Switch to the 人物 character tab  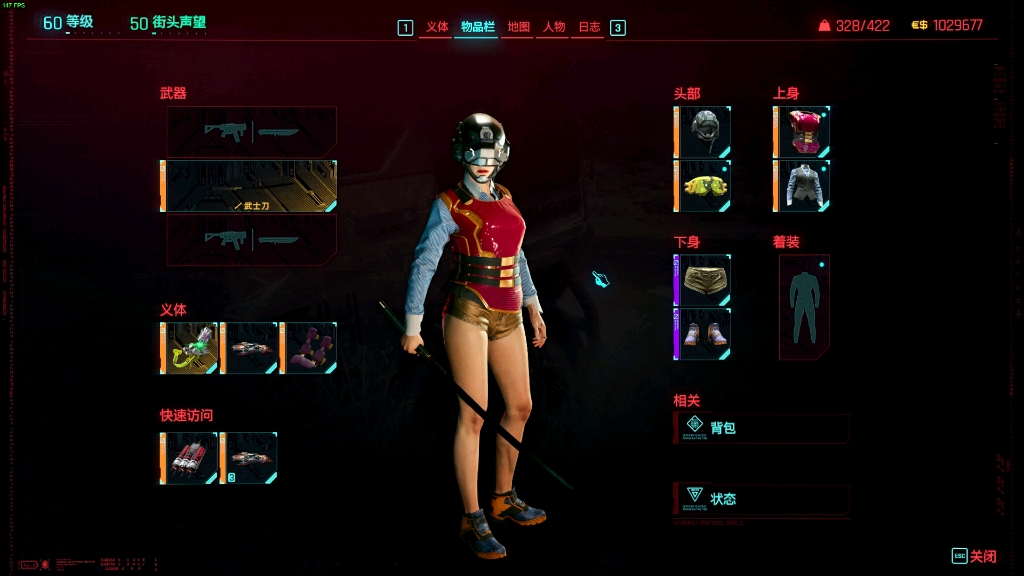553,27
